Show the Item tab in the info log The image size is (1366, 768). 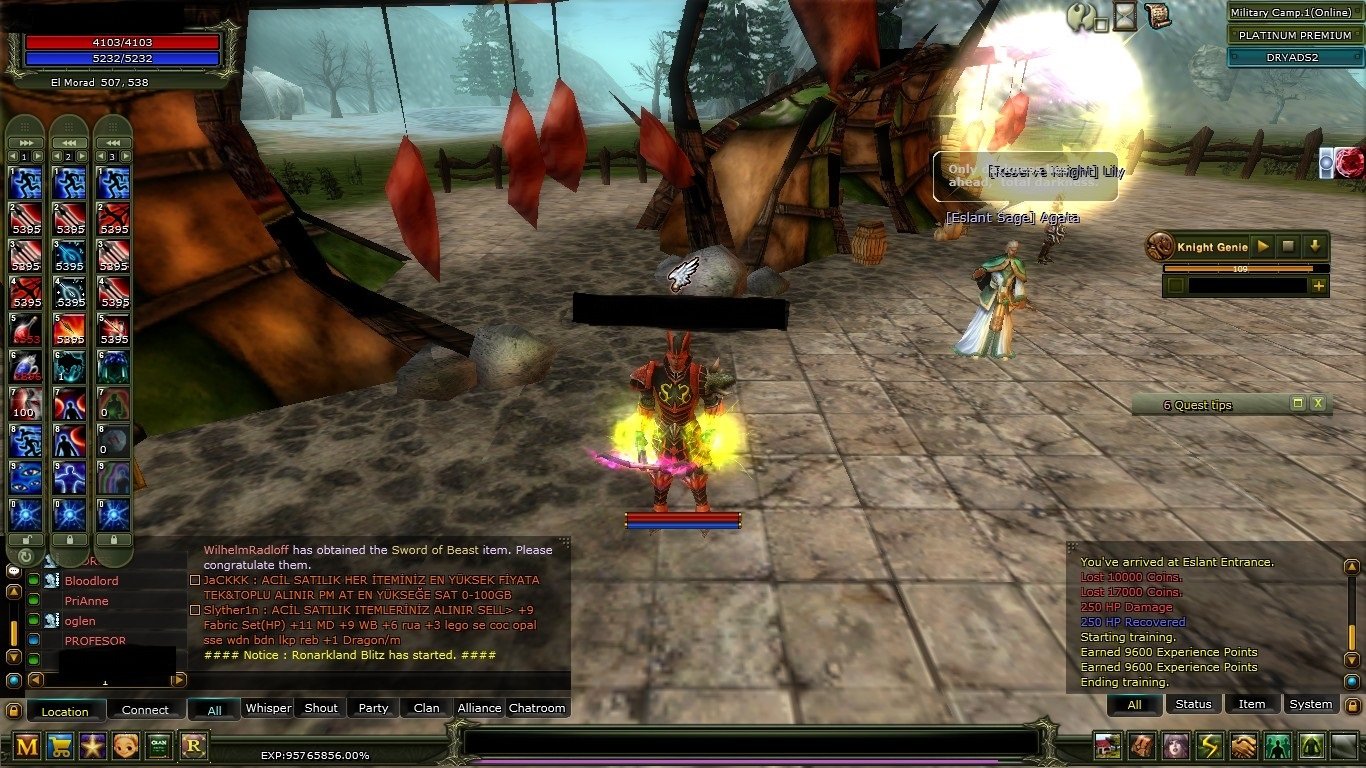pyautogui.click(x=1252, y=704)
